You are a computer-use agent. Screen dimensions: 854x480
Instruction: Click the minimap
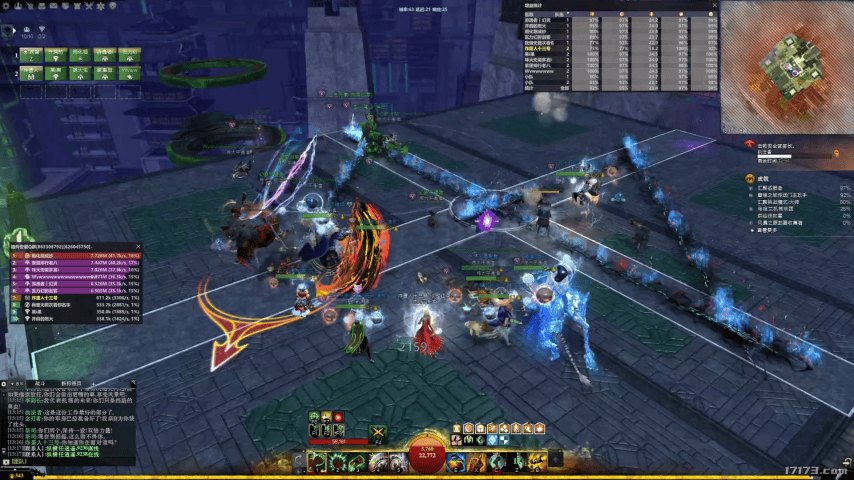tap(786, 66)
